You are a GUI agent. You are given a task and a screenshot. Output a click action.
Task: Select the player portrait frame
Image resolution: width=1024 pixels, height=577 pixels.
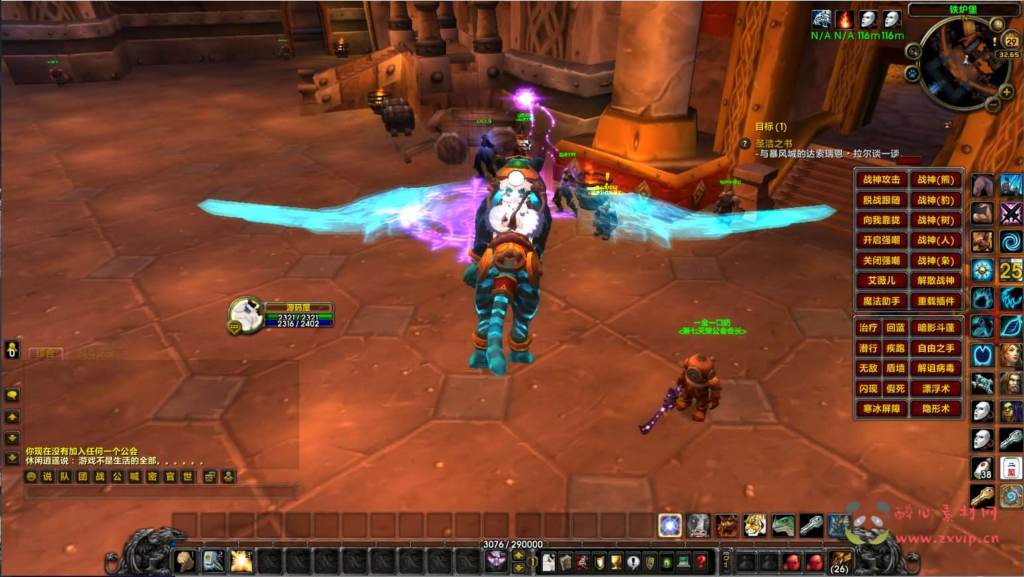(x=245, y=316)
